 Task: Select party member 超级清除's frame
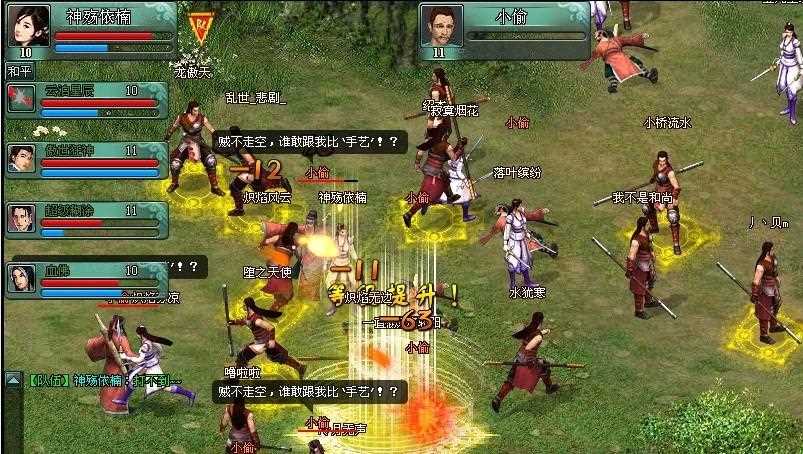pyautogui.click(x=85, y=220)
